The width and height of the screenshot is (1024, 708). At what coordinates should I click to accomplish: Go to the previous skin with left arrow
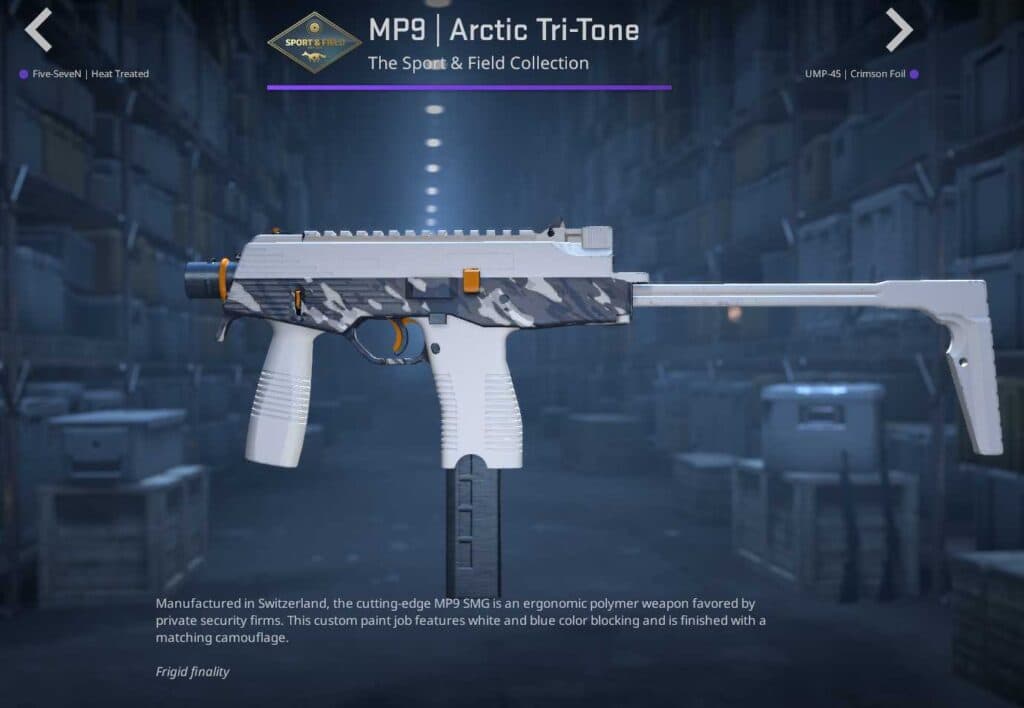[38, 30]
